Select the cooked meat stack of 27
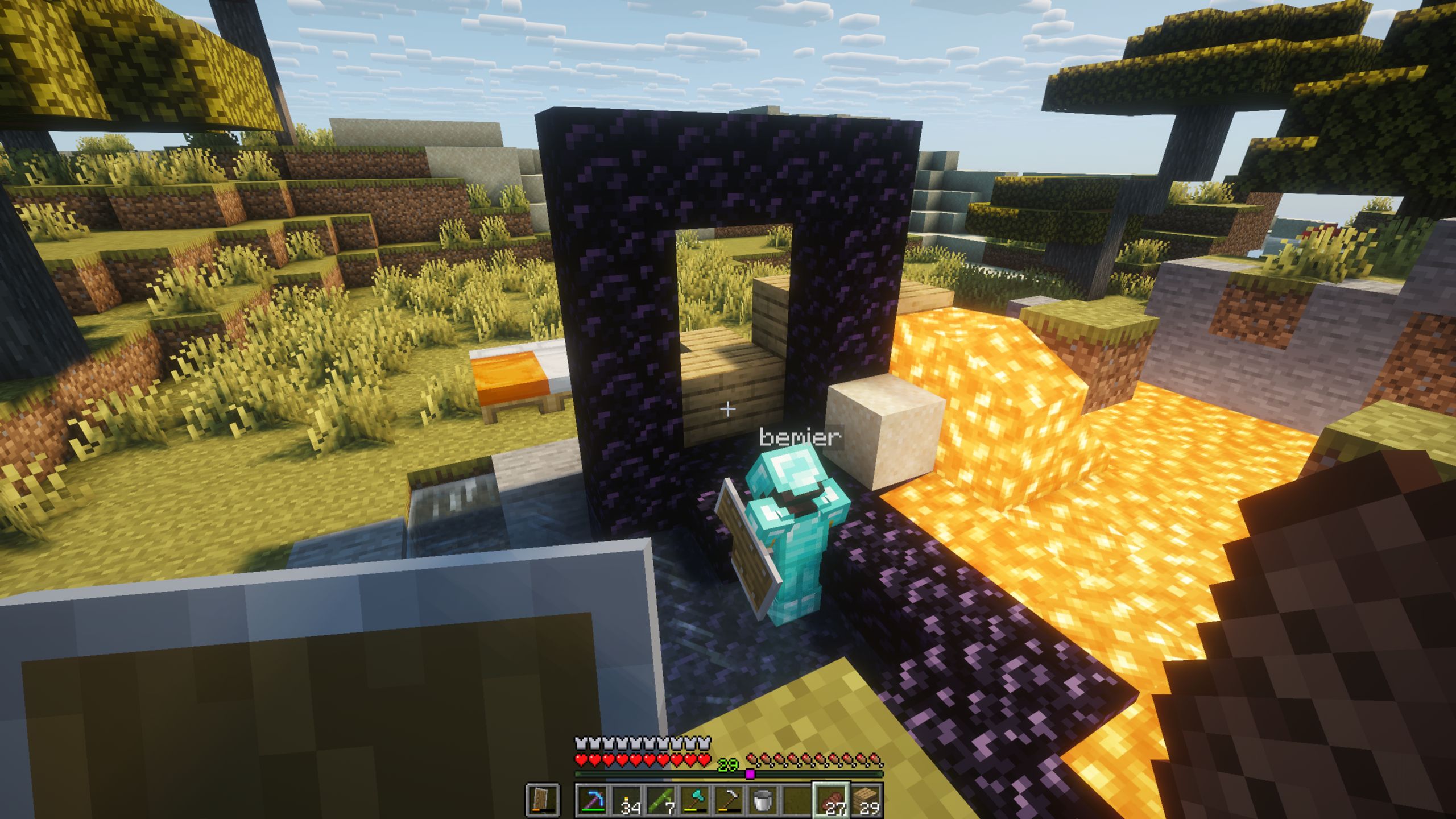 [x=831, y=800]
